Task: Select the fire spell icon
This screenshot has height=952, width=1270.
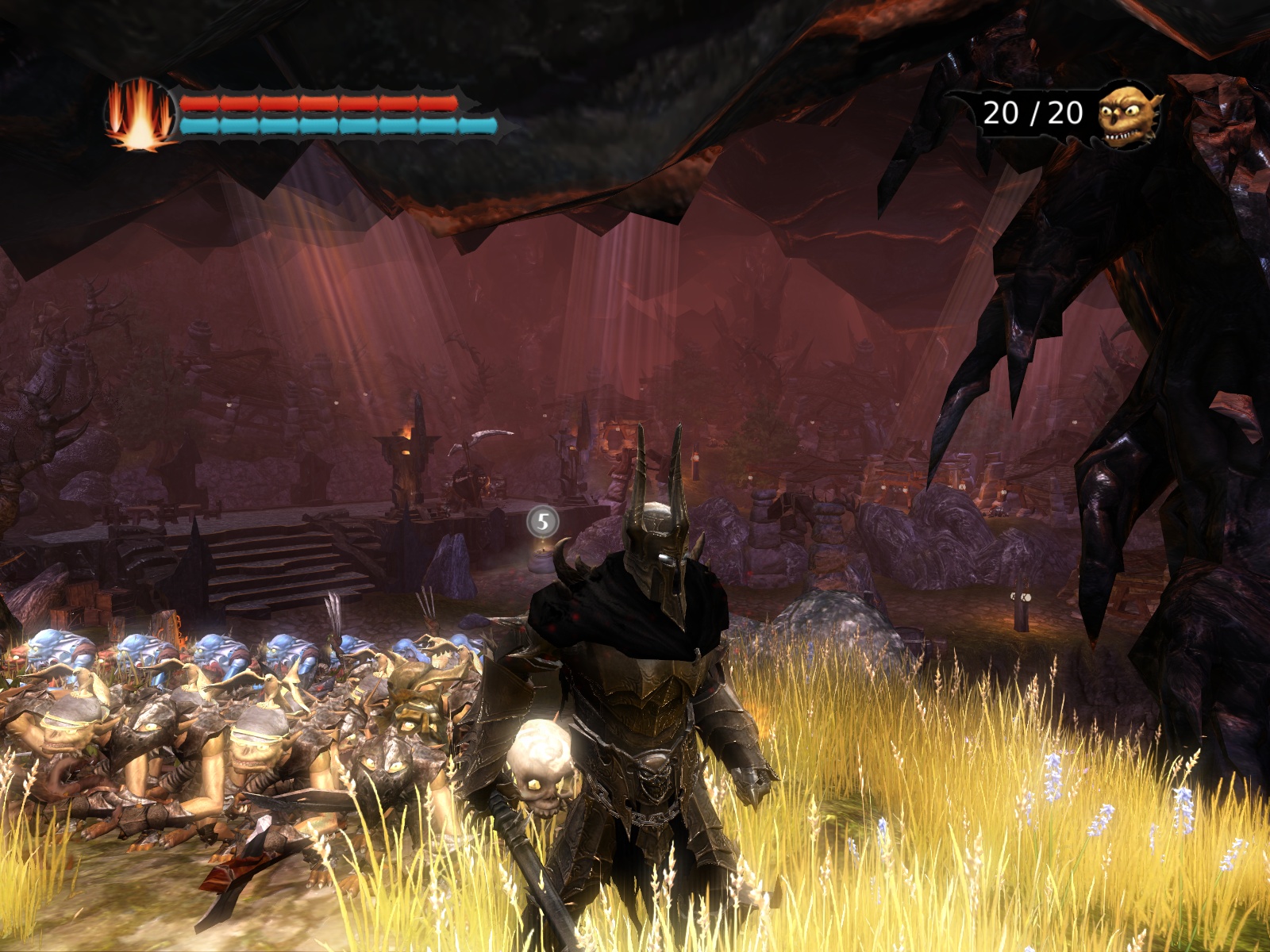Action: click(140, 116)
